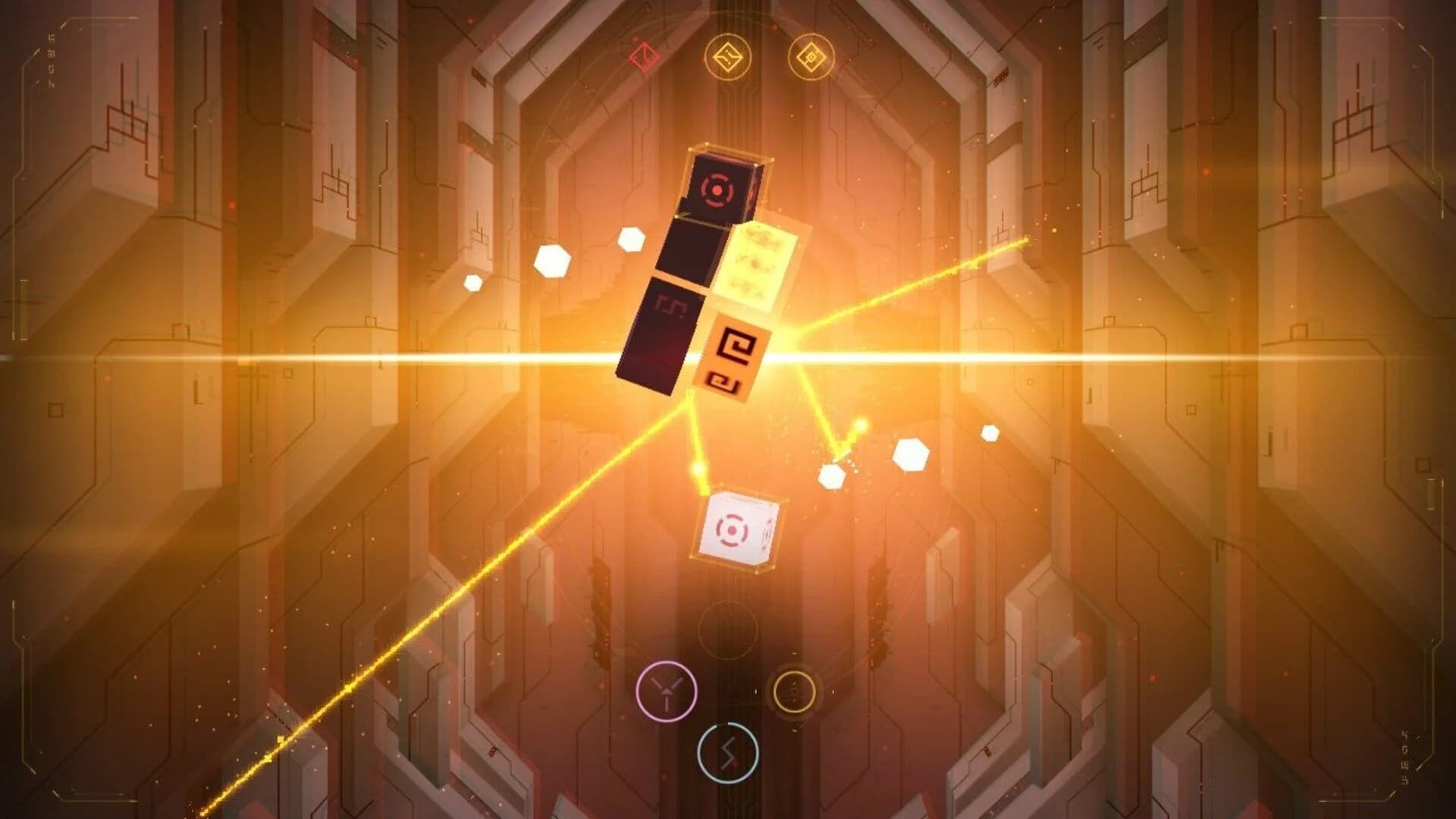Click the nested diamond emblem near top right
This screenshot has height=819, width=1456.
tap(810, 55)
